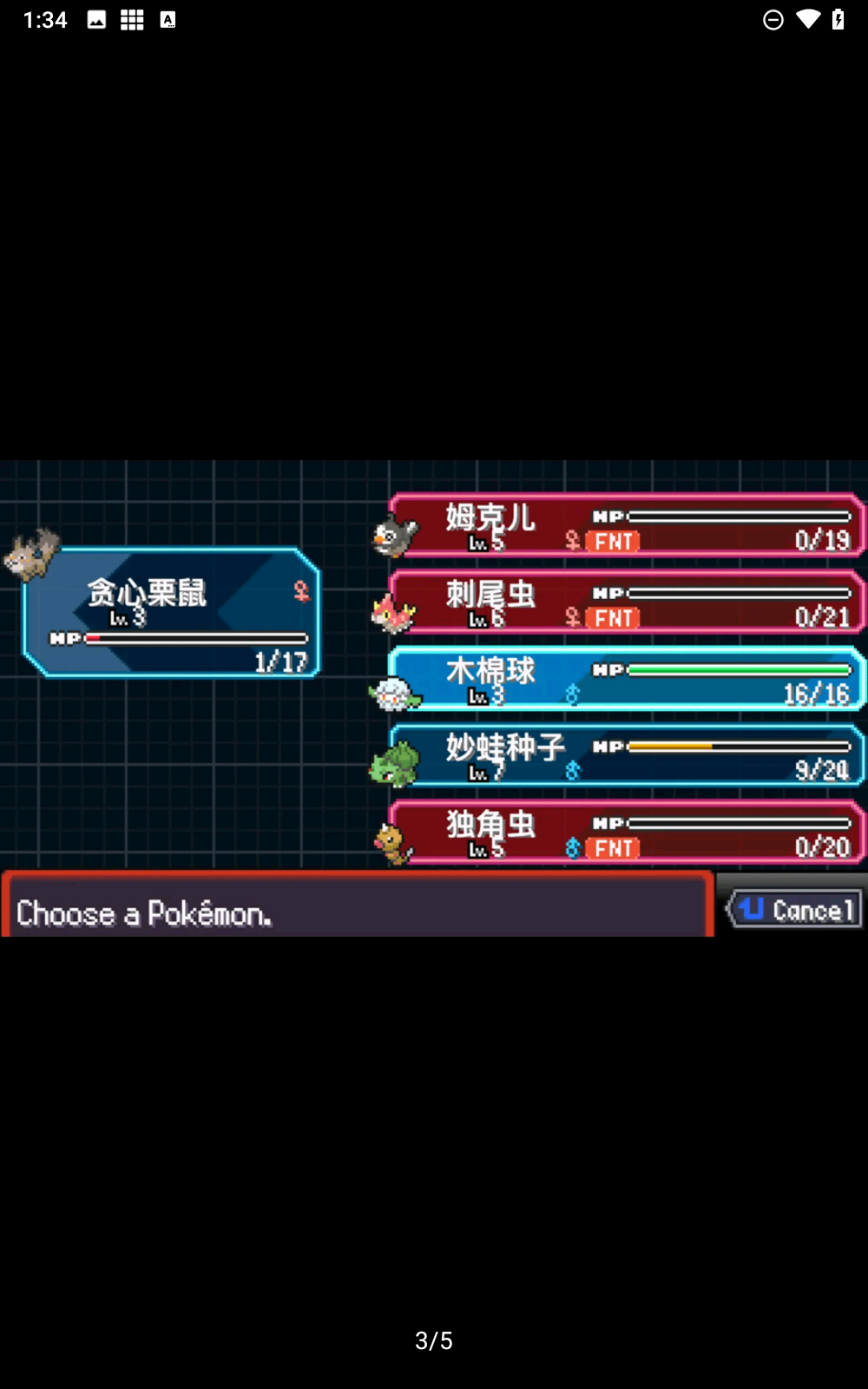The height and width of the screenshot is (1389, 868).
Task: Select the fainted 独角虫 party slot
Action: click(625, 833)
